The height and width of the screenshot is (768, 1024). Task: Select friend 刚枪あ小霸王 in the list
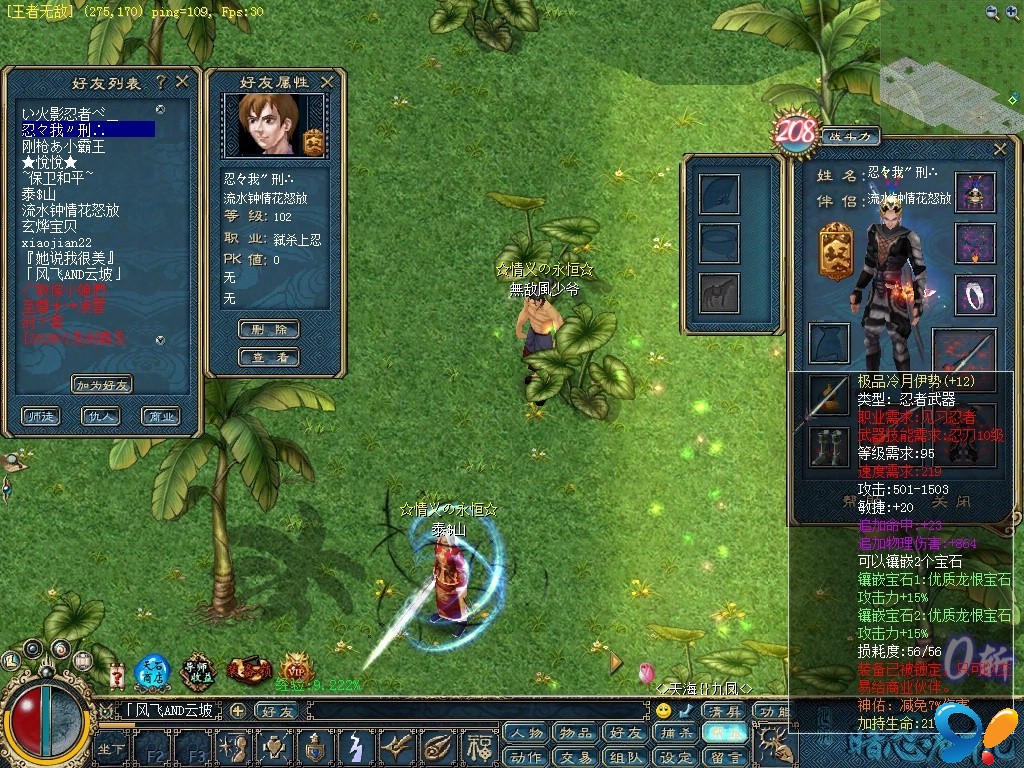[64, 146]
